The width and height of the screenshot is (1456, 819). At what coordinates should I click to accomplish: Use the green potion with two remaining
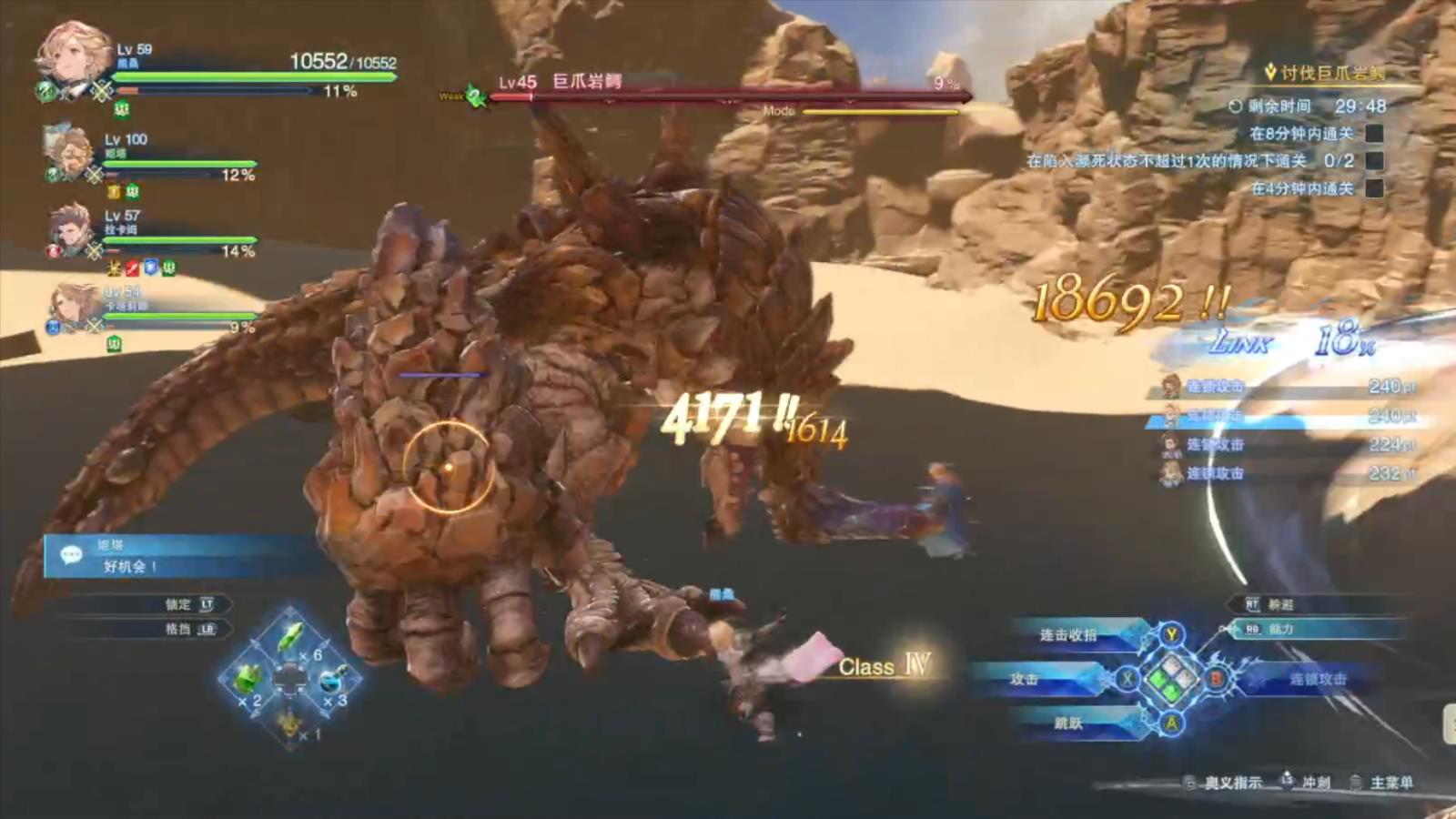tap(247, 680)
